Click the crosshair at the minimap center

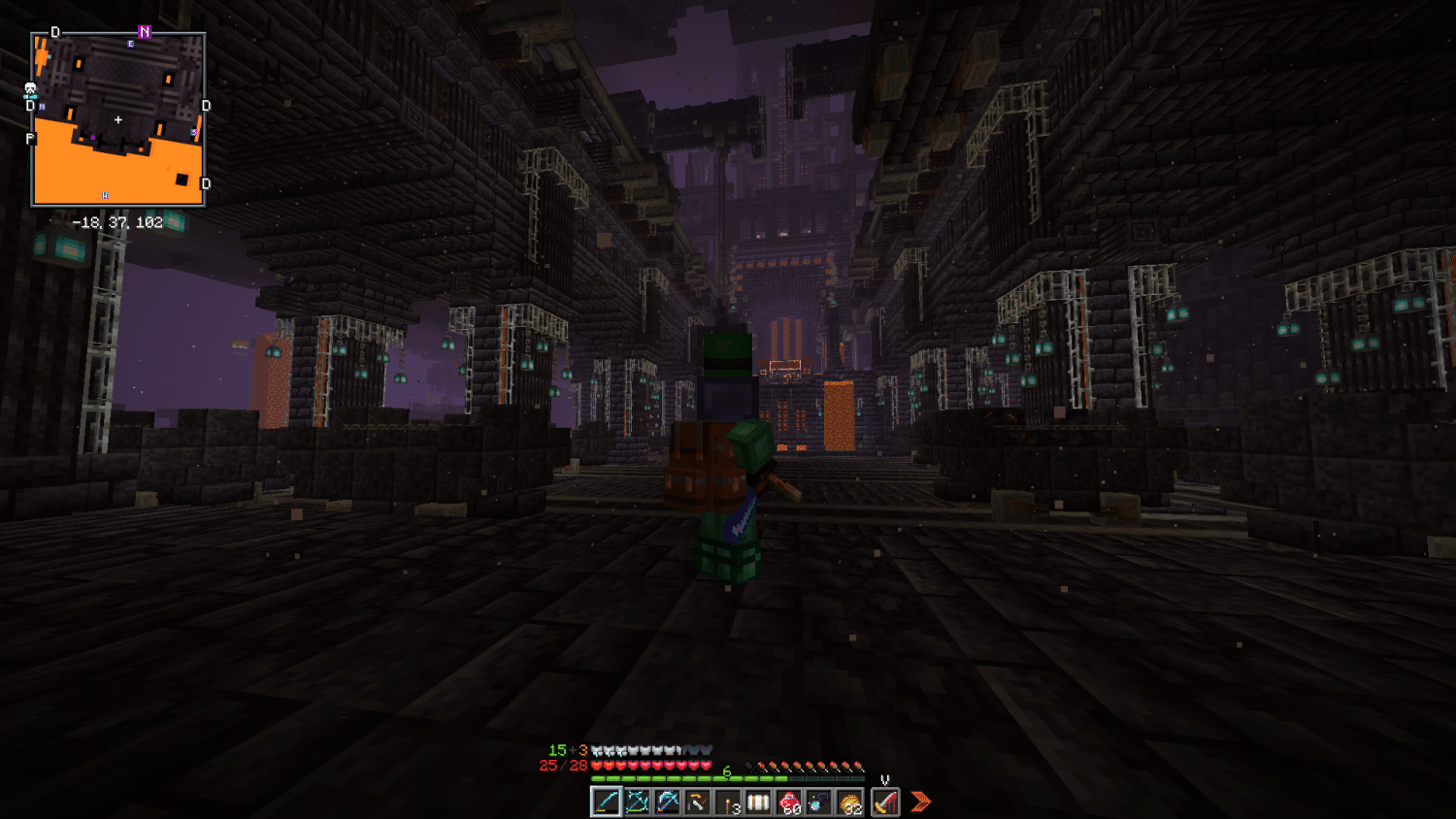(x=117, y=119)
